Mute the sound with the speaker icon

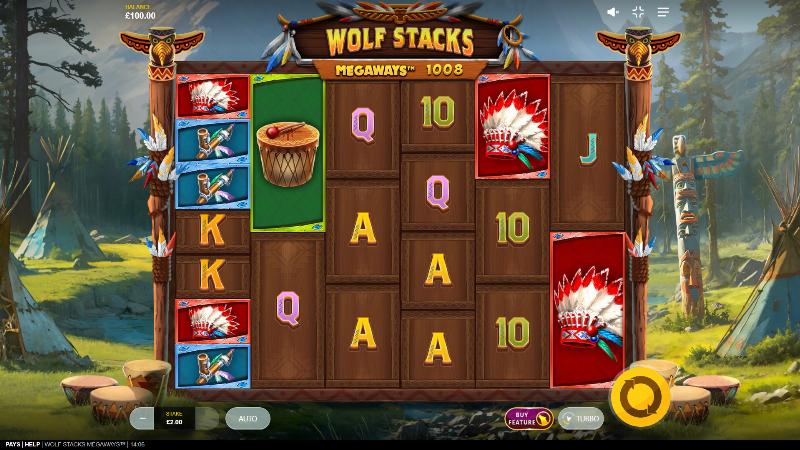pyautogui.click(x=614, y=12)
